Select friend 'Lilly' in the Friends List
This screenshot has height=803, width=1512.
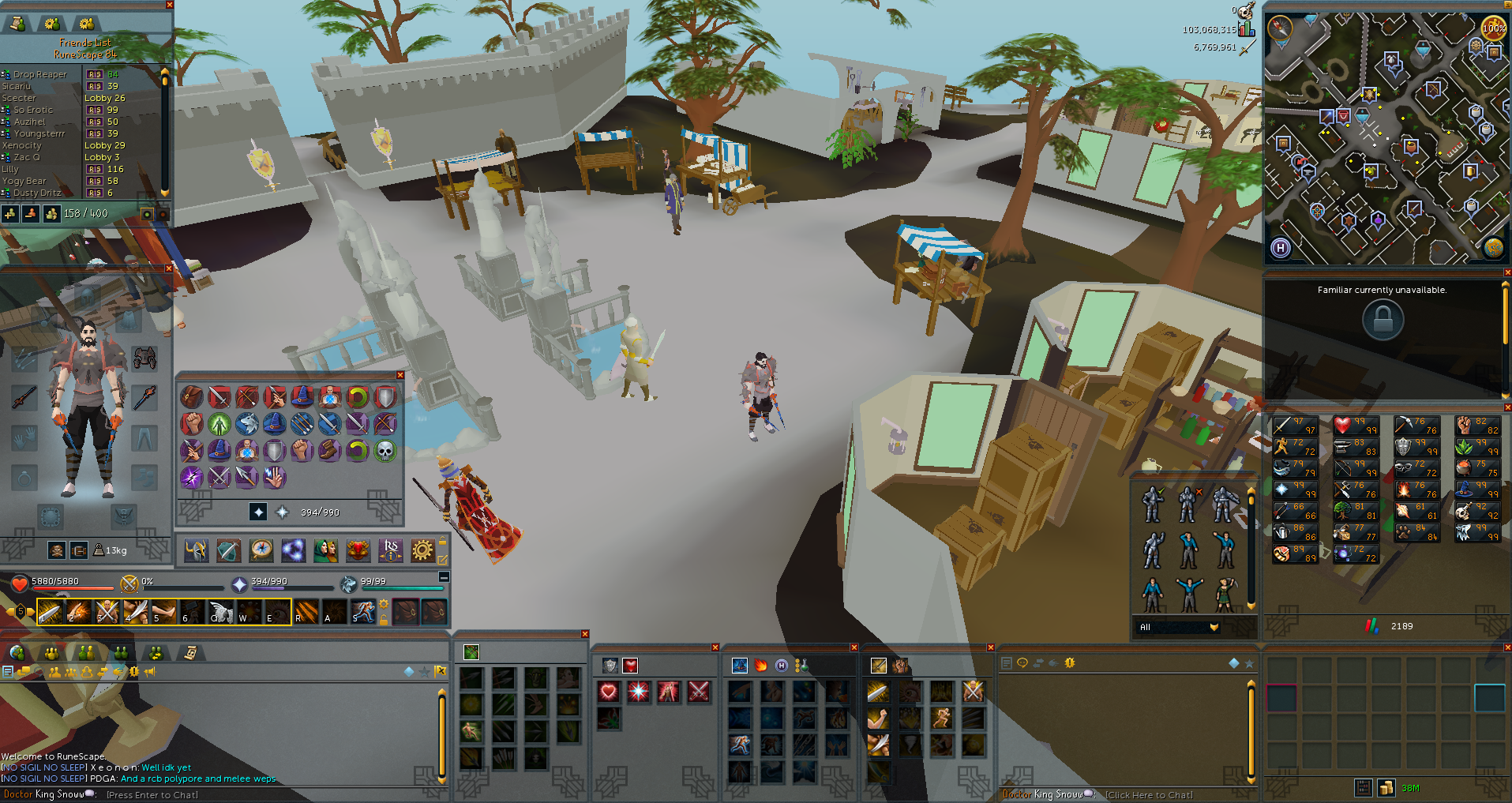point(10,169)
